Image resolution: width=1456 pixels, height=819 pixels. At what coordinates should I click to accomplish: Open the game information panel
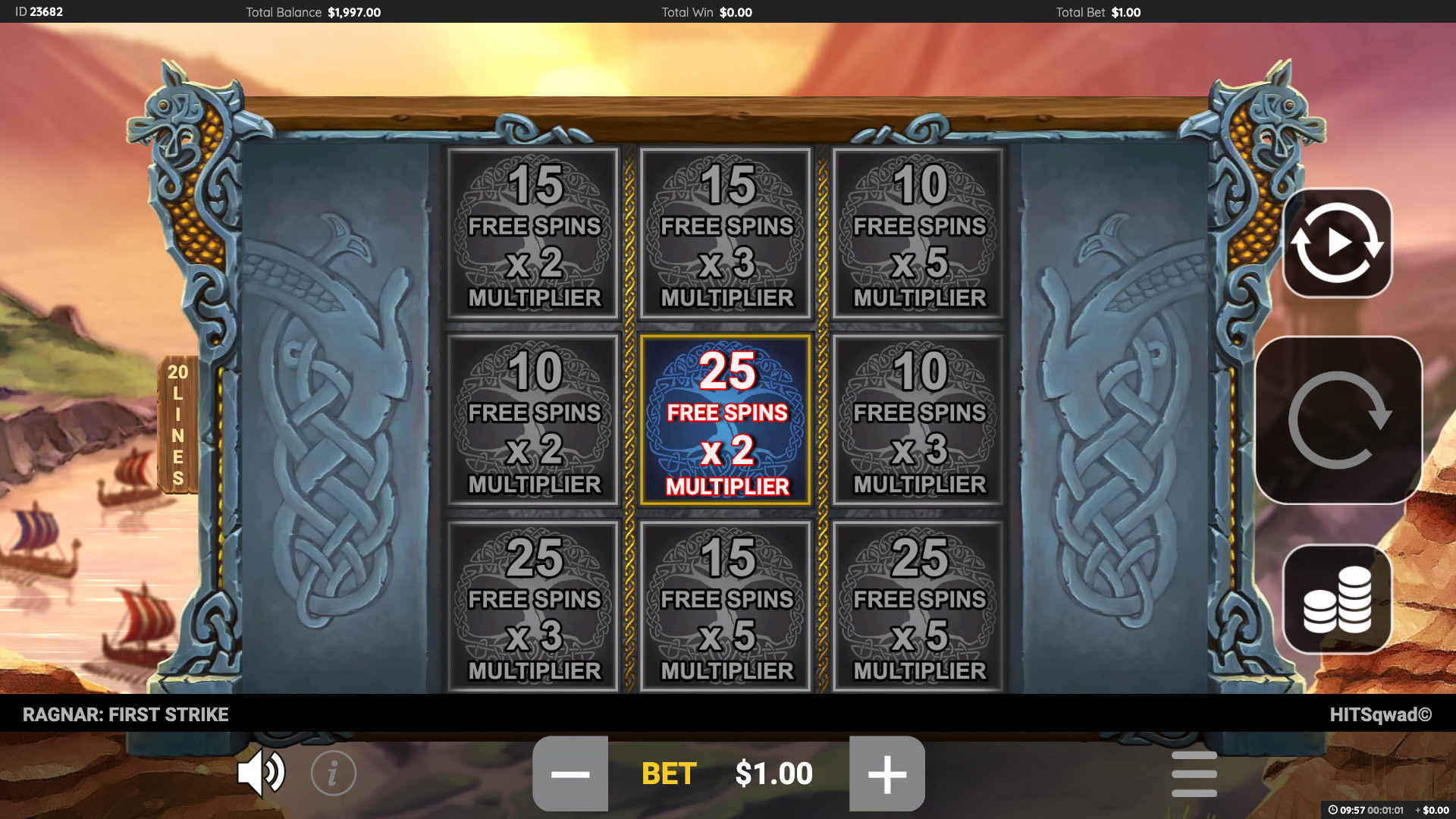click(x=331, y=773)
